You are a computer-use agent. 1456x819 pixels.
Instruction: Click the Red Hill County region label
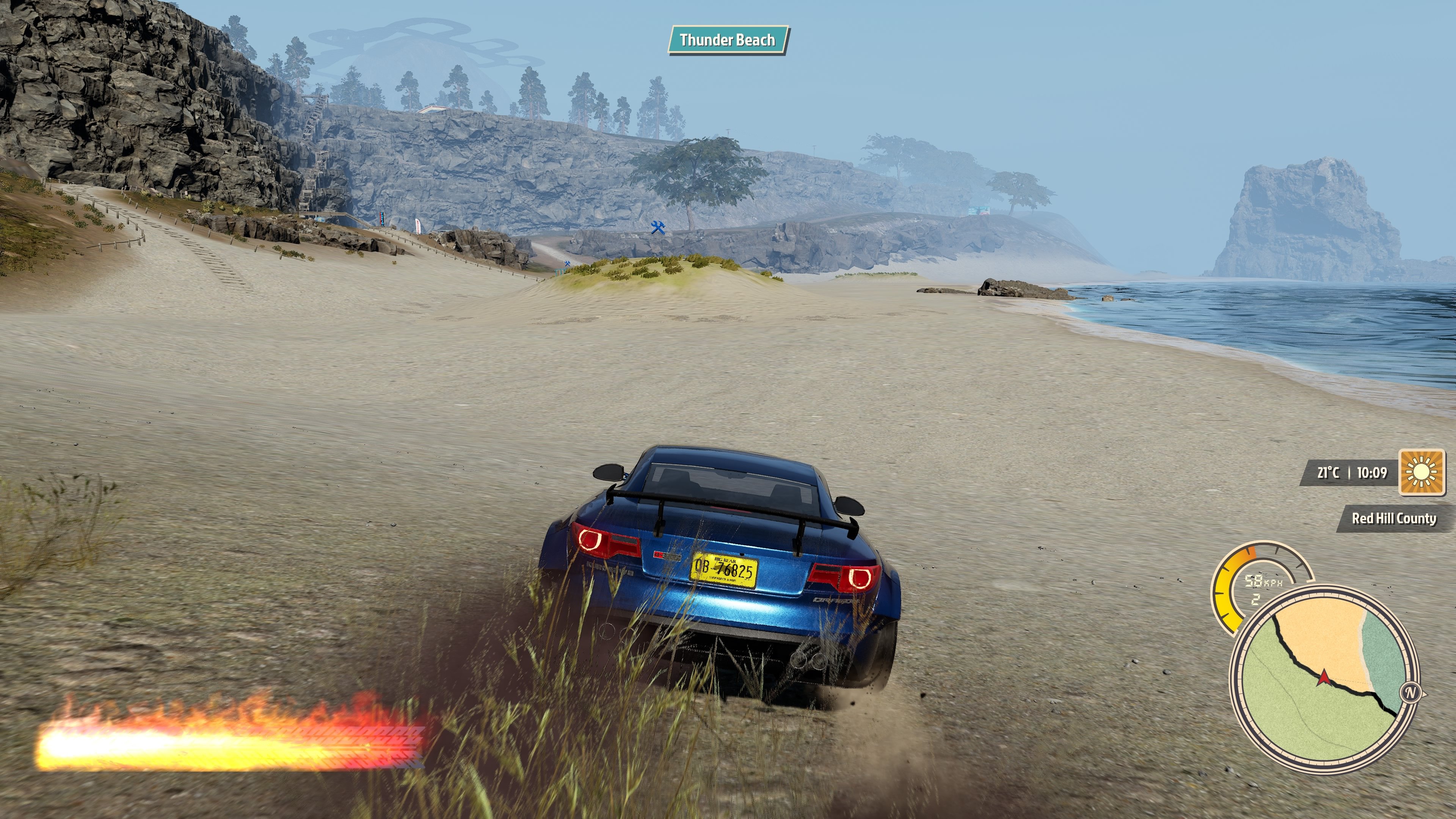1393,518
